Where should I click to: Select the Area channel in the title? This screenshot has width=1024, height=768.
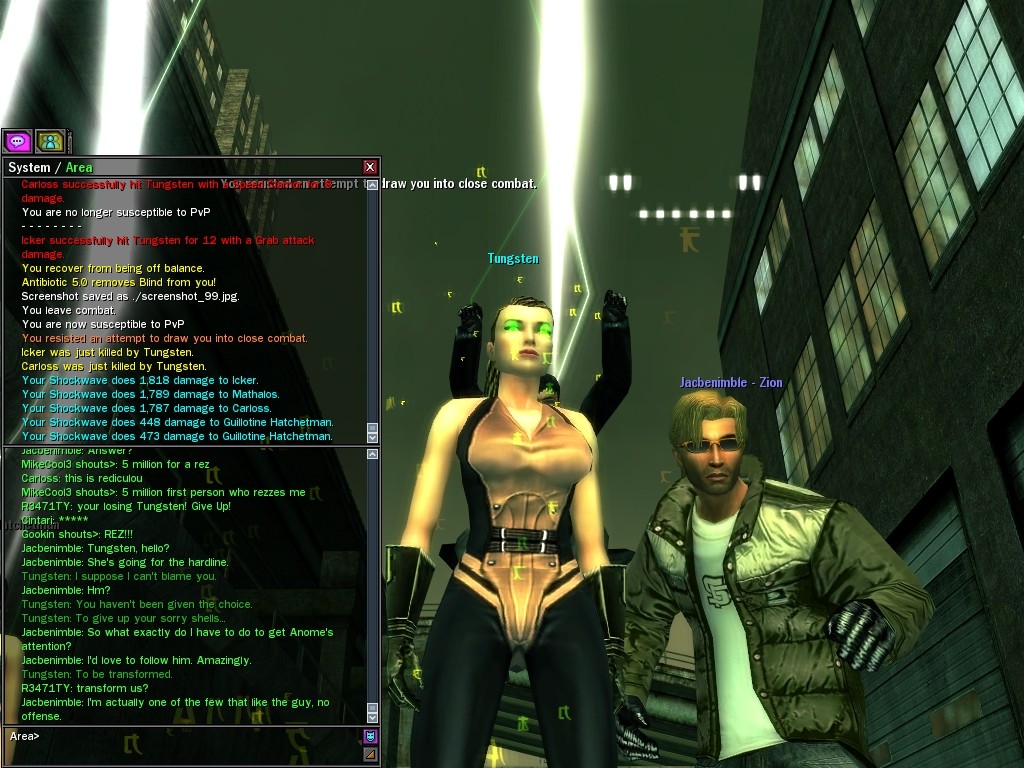(x=79, y=167)
